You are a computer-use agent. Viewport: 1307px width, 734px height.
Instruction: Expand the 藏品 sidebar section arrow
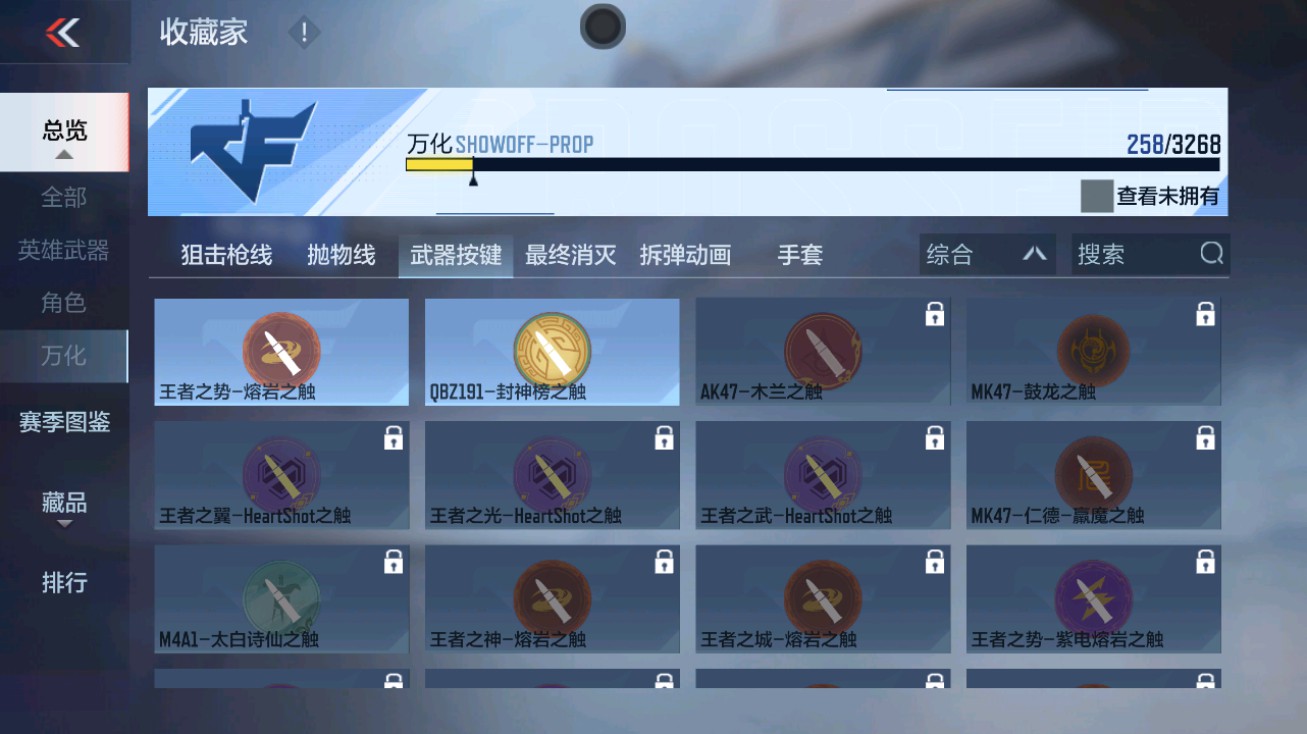point(64,523)
